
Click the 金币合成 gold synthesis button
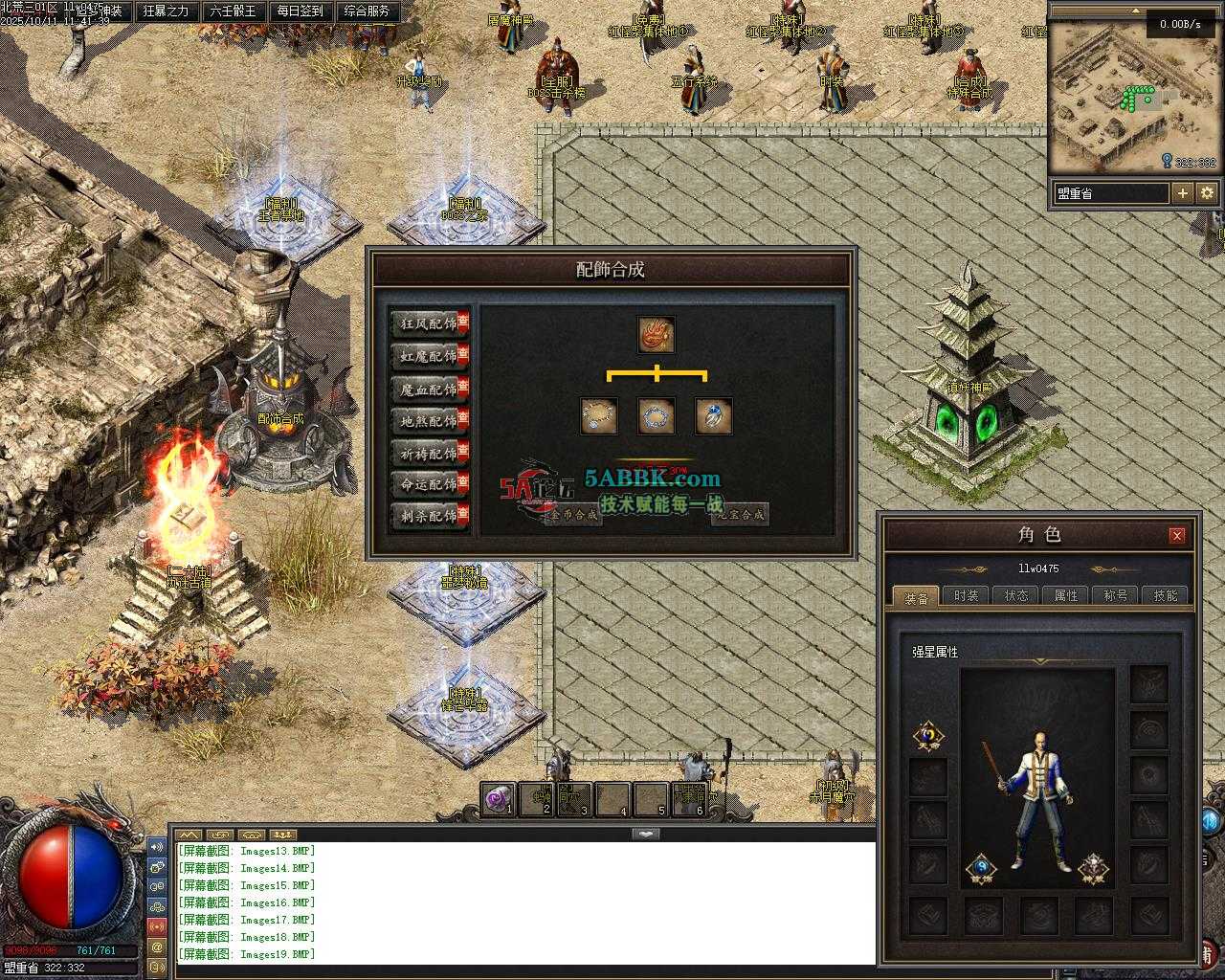[572, 515]
